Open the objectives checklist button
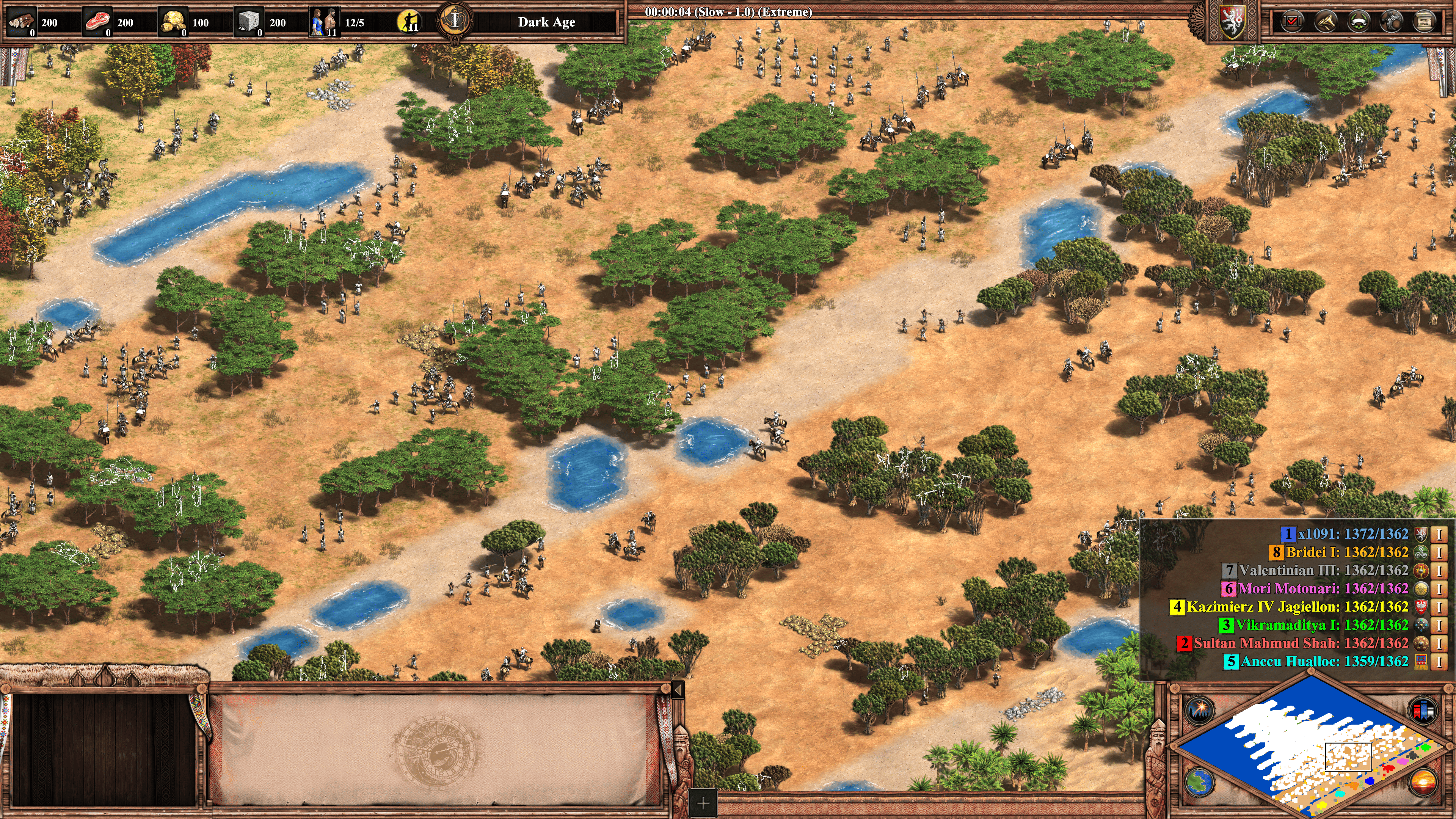The width and height of the screenshot is (1456, 819). click(1292, 22)
